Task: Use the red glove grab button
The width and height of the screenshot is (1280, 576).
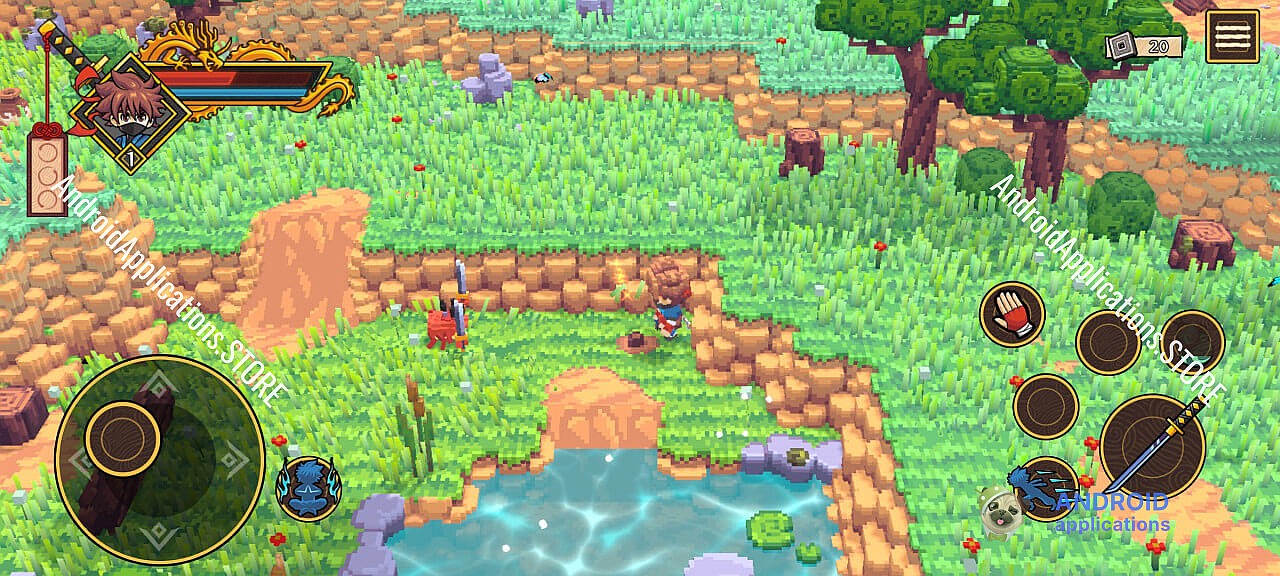Action: (1011, 314)
